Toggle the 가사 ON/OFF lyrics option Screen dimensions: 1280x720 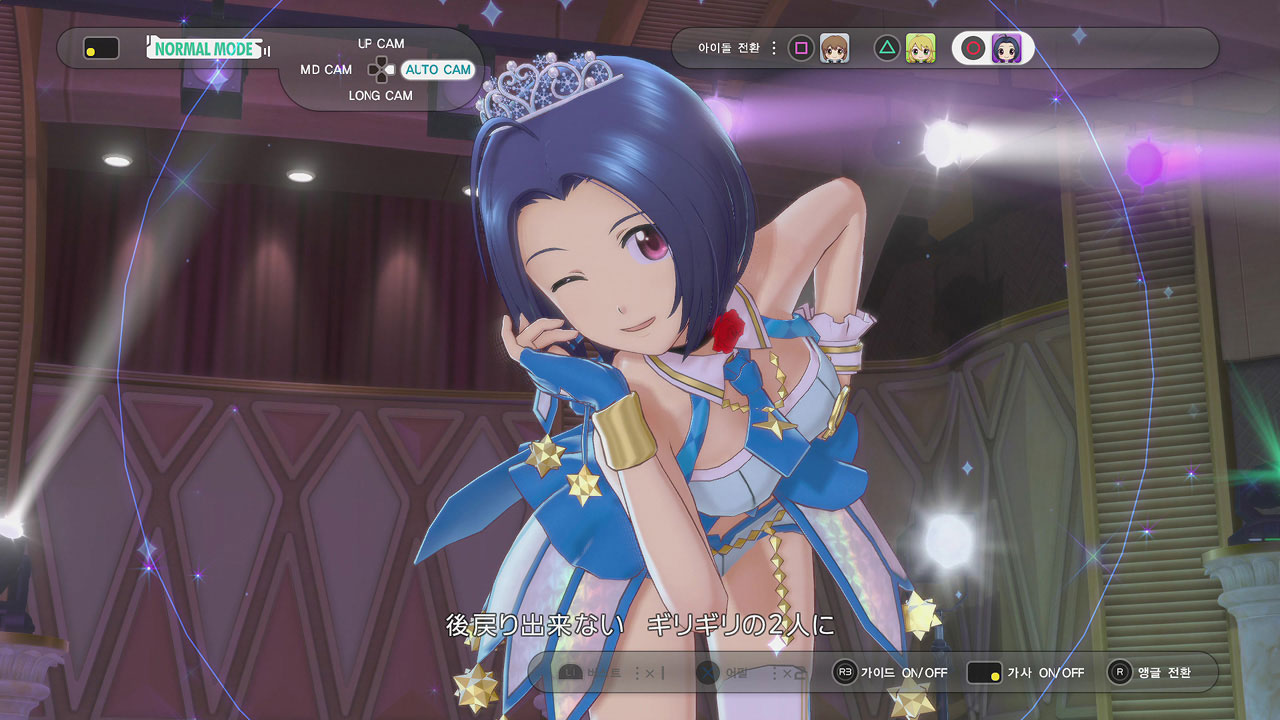click(x=1026, y=673)
